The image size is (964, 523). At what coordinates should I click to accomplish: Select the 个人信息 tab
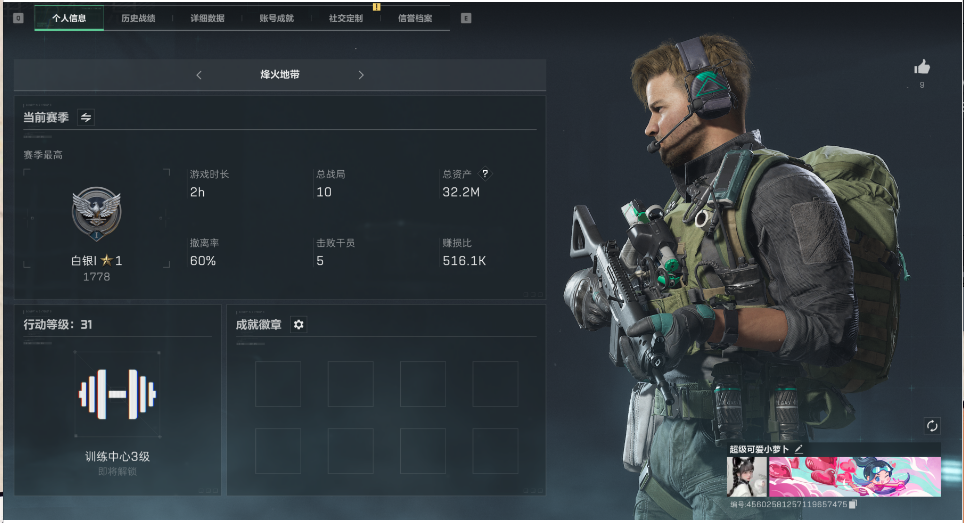pyautogui.click(x=69, y=18)
